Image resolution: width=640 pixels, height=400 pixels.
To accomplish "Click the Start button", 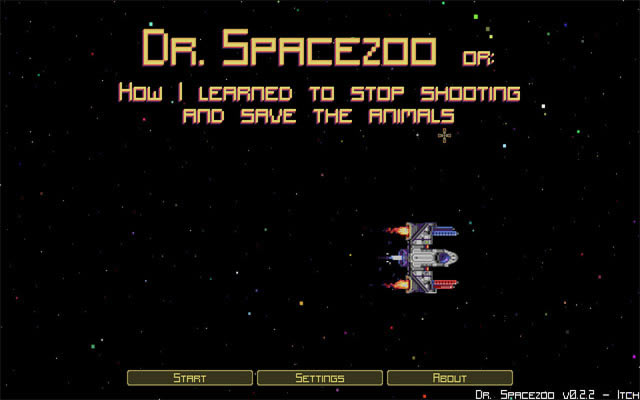I will tap(190, 378).
